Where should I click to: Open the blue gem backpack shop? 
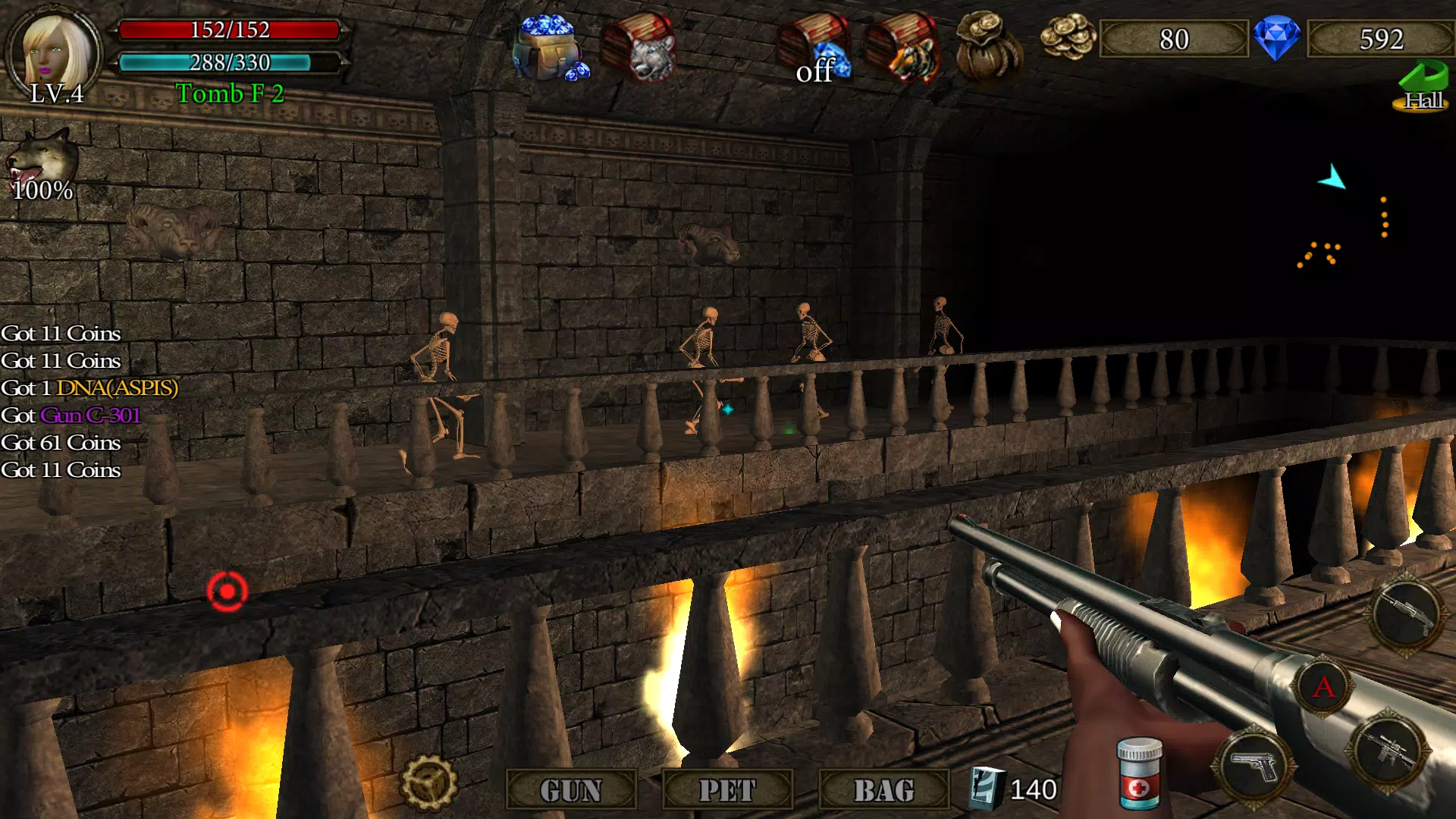click(x=550, y=47)
